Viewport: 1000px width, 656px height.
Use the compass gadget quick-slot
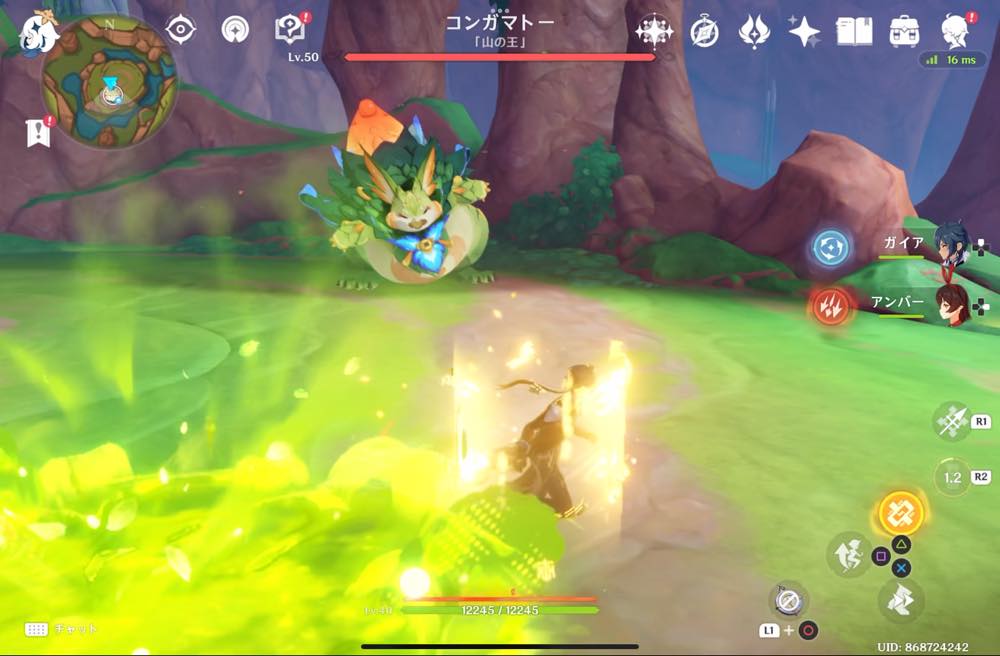788,601
